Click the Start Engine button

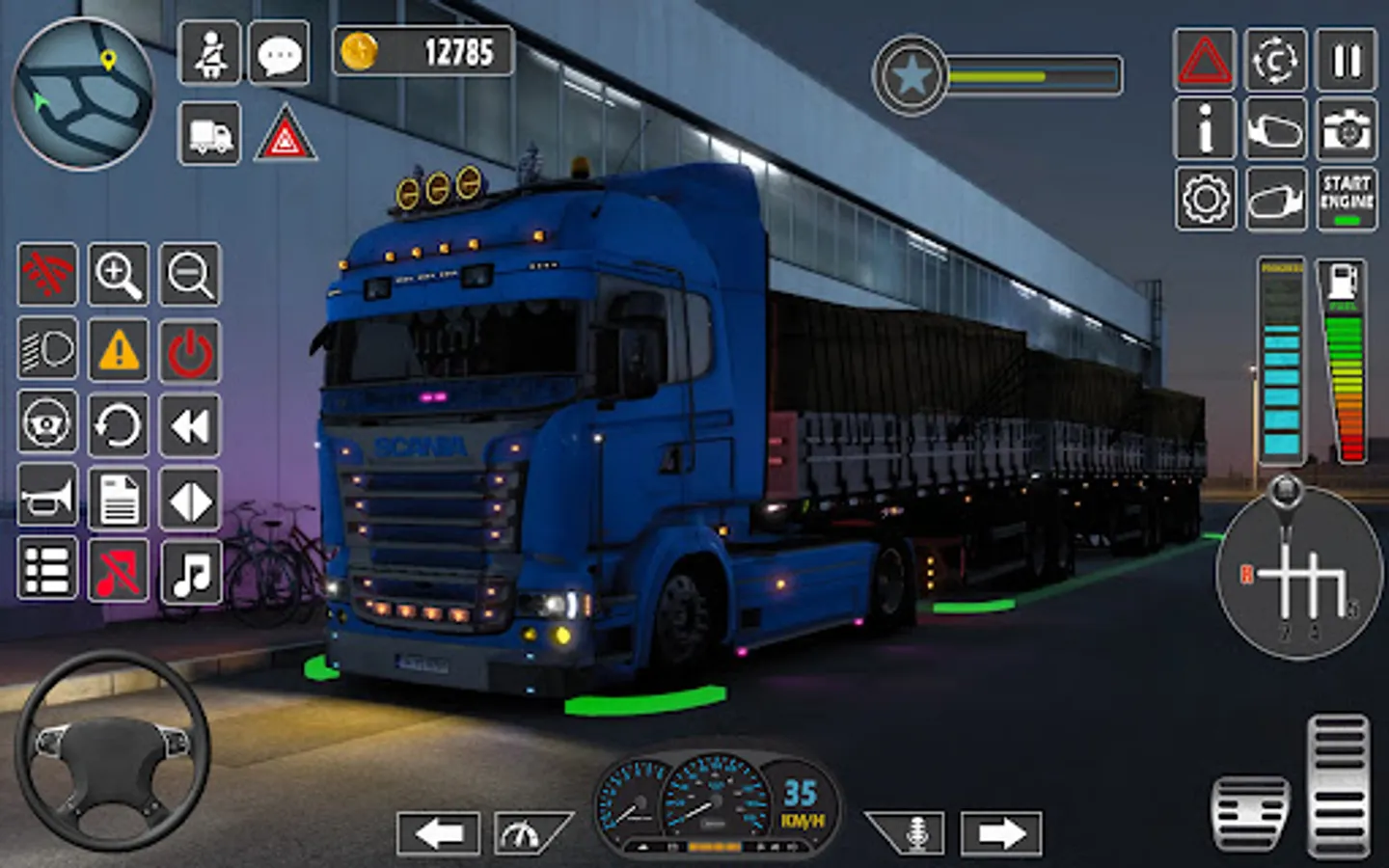(x=1347, y=199)
